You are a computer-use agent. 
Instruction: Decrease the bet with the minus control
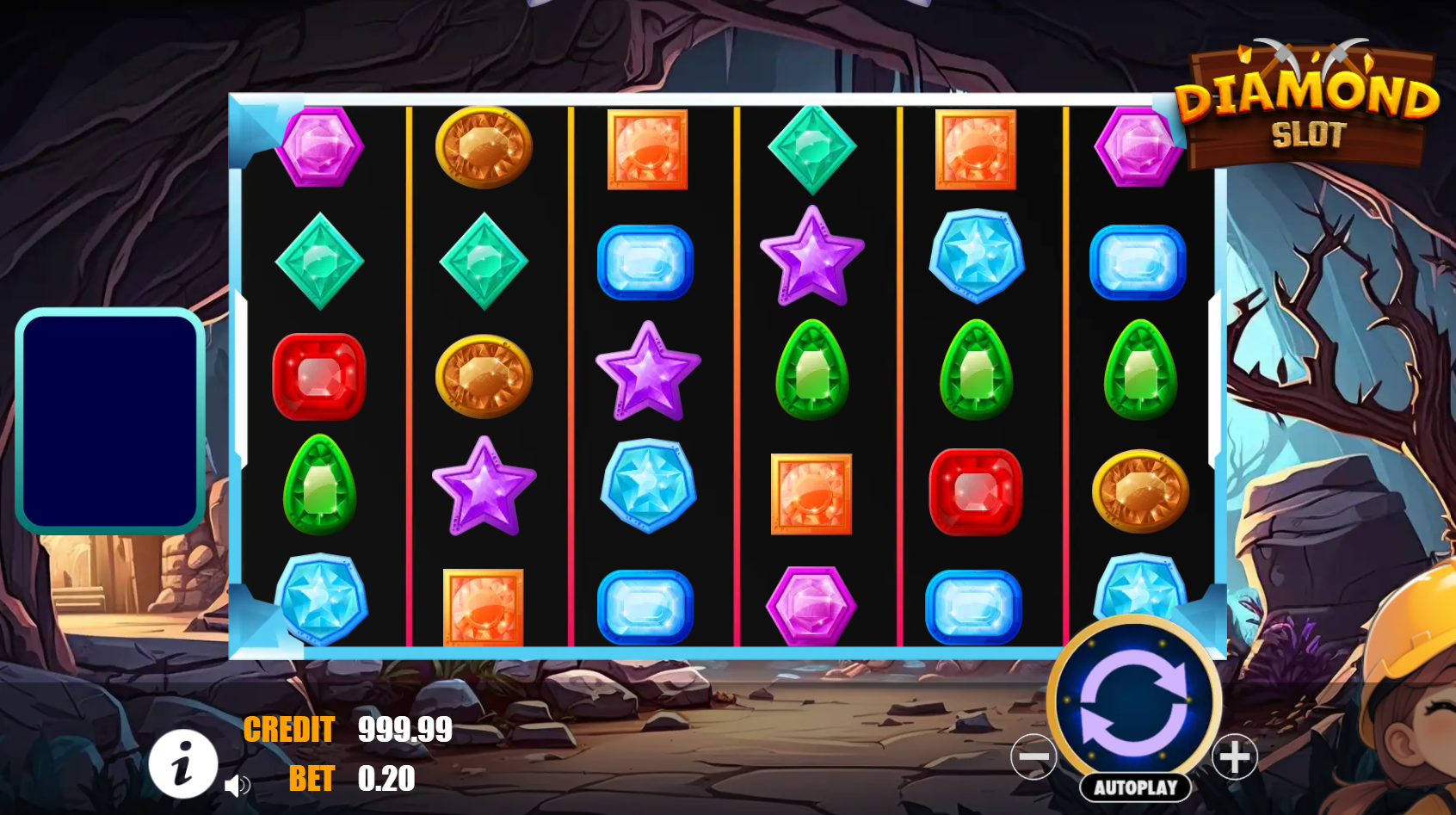(1035, 757)
